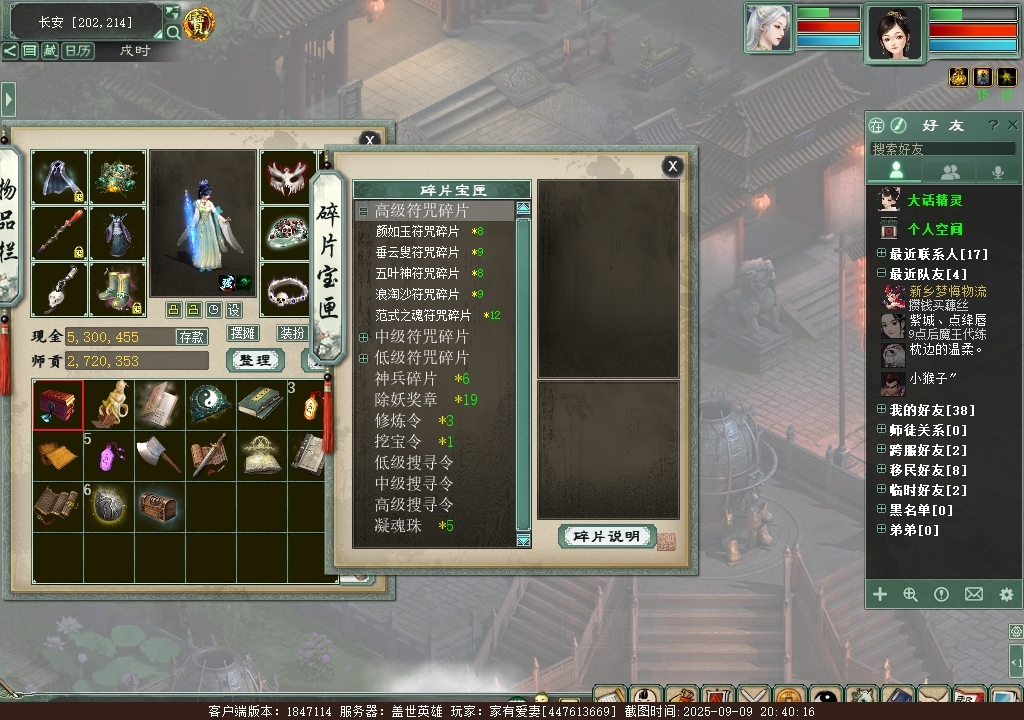Click the dark-haired girl character portrait
The width and height of the screenshot is (1024, 720).
894,33
